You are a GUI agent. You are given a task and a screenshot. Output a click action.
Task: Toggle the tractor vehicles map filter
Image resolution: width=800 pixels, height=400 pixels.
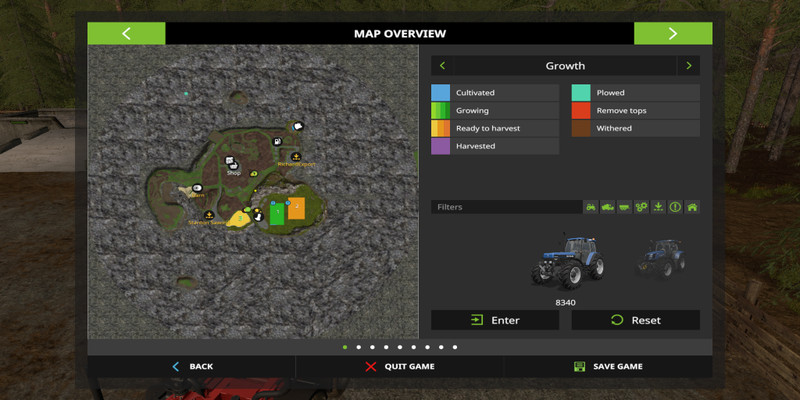(x=591, y=207)
